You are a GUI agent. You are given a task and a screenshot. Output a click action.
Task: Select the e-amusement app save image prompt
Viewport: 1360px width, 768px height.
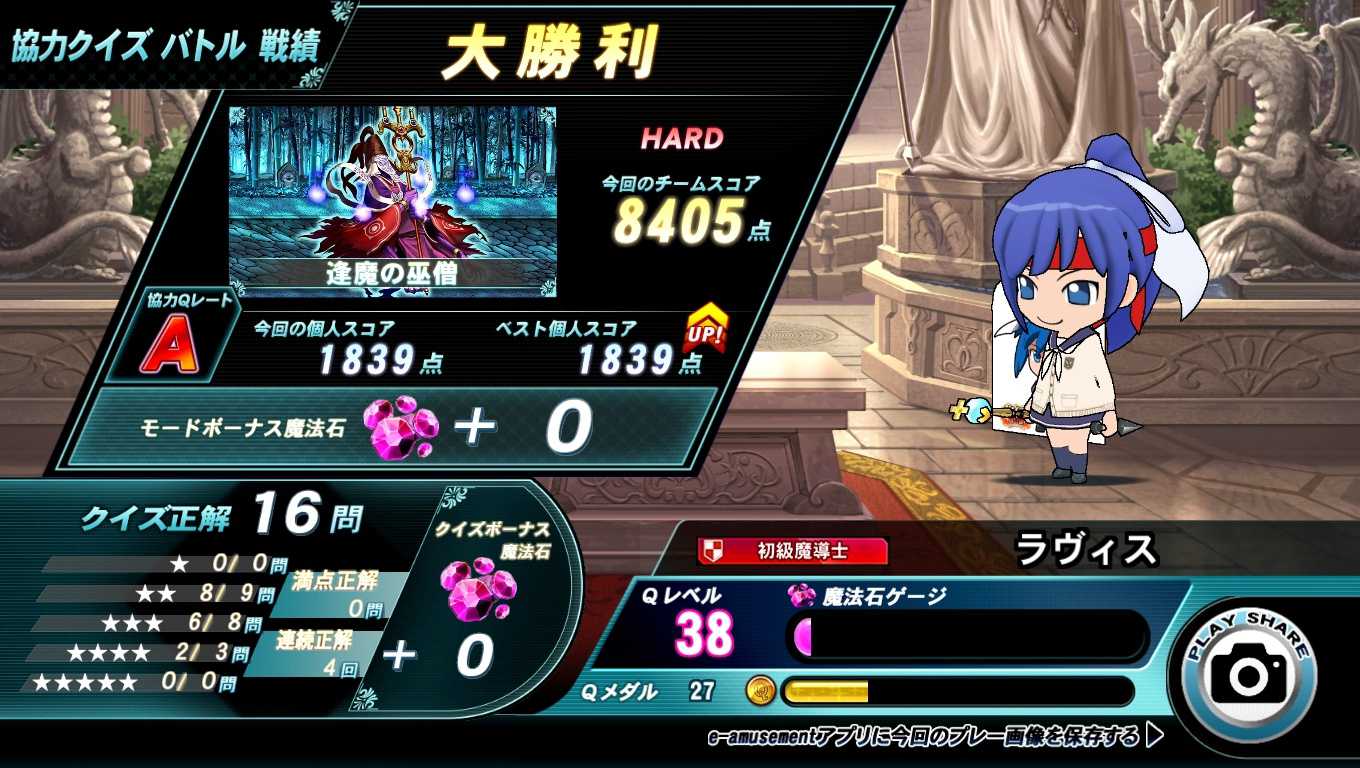(x=934, y=737)
